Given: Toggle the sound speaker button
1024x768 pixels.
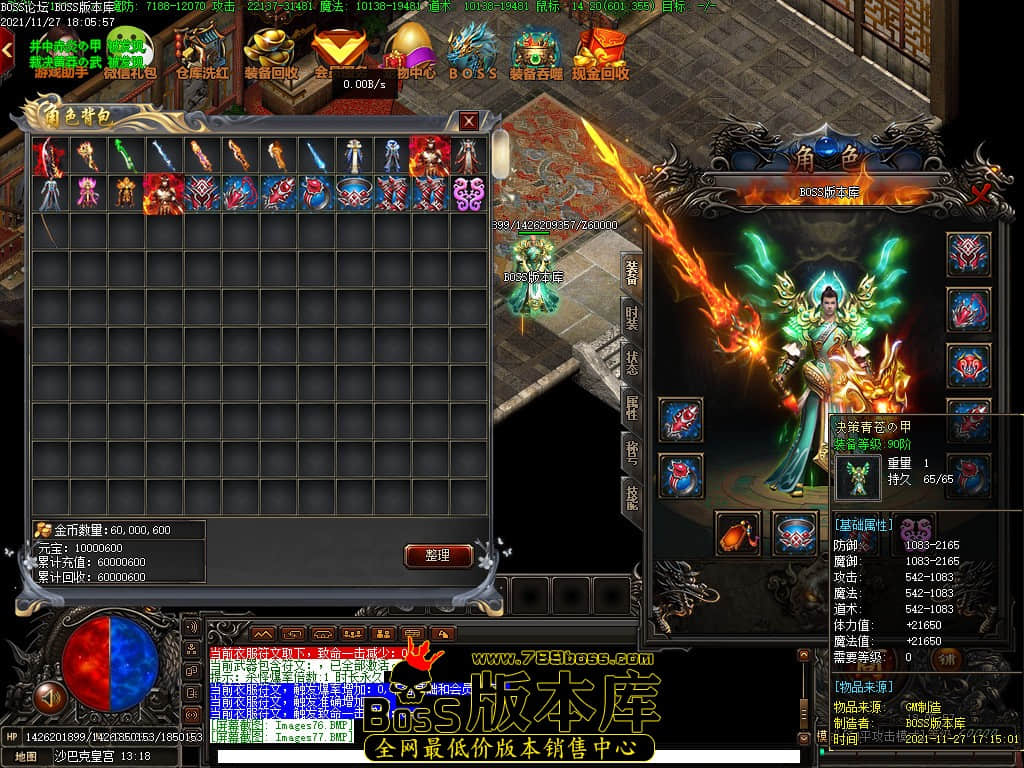Looking at the screenshot, I should [x=46, y=694].
